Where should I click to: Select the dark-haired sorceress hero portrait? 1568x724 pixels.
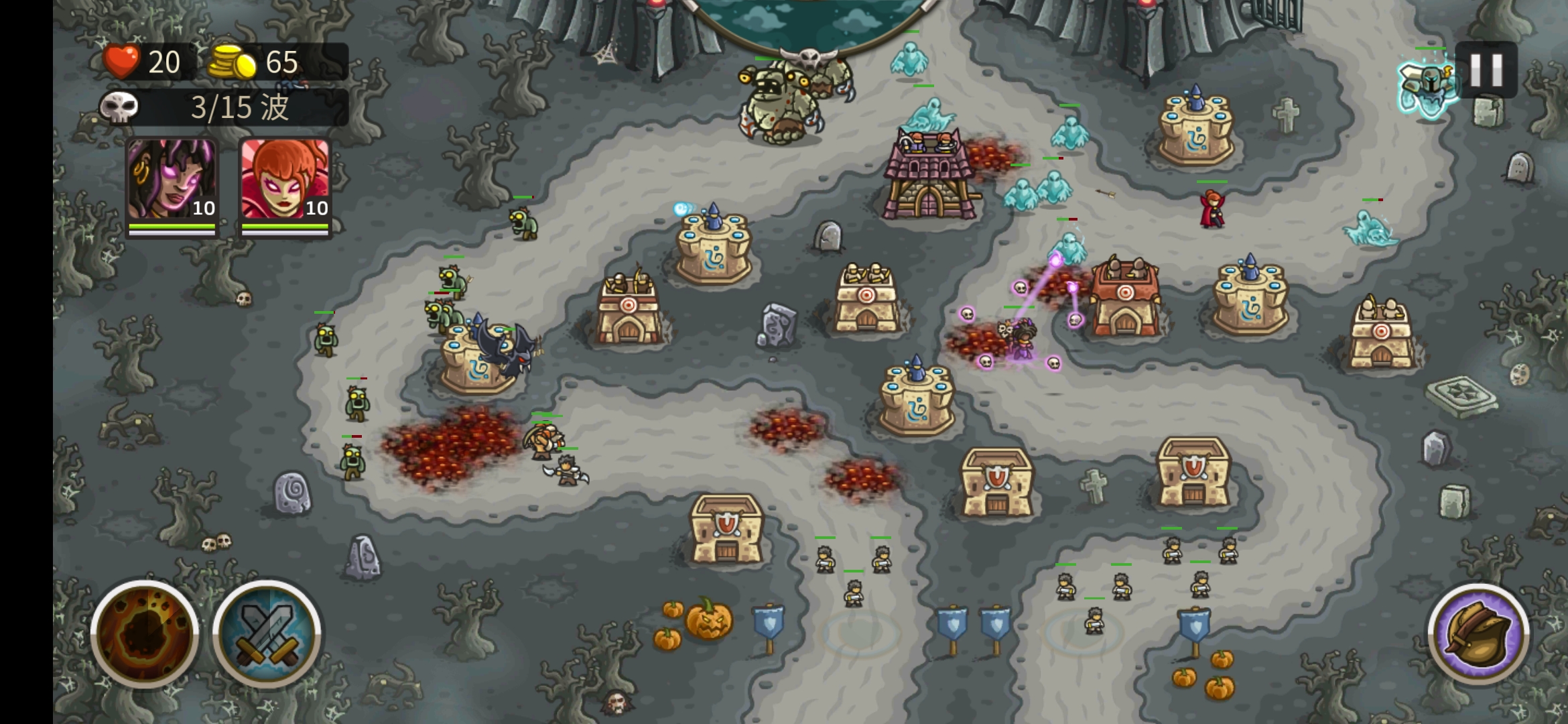coord(172,181)
